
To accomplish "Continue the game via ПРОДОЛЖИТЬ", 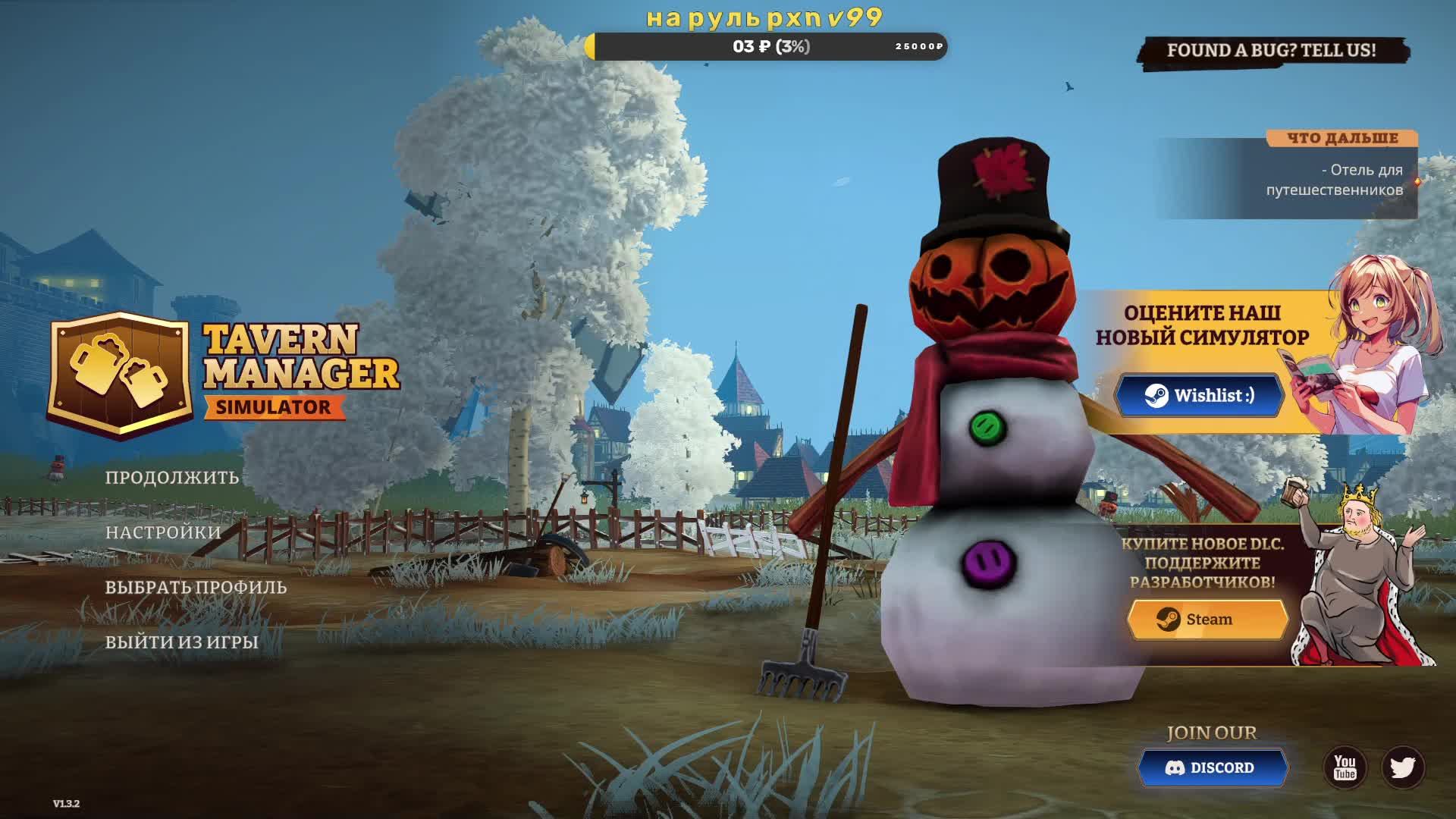I will (x=172, y=478).
